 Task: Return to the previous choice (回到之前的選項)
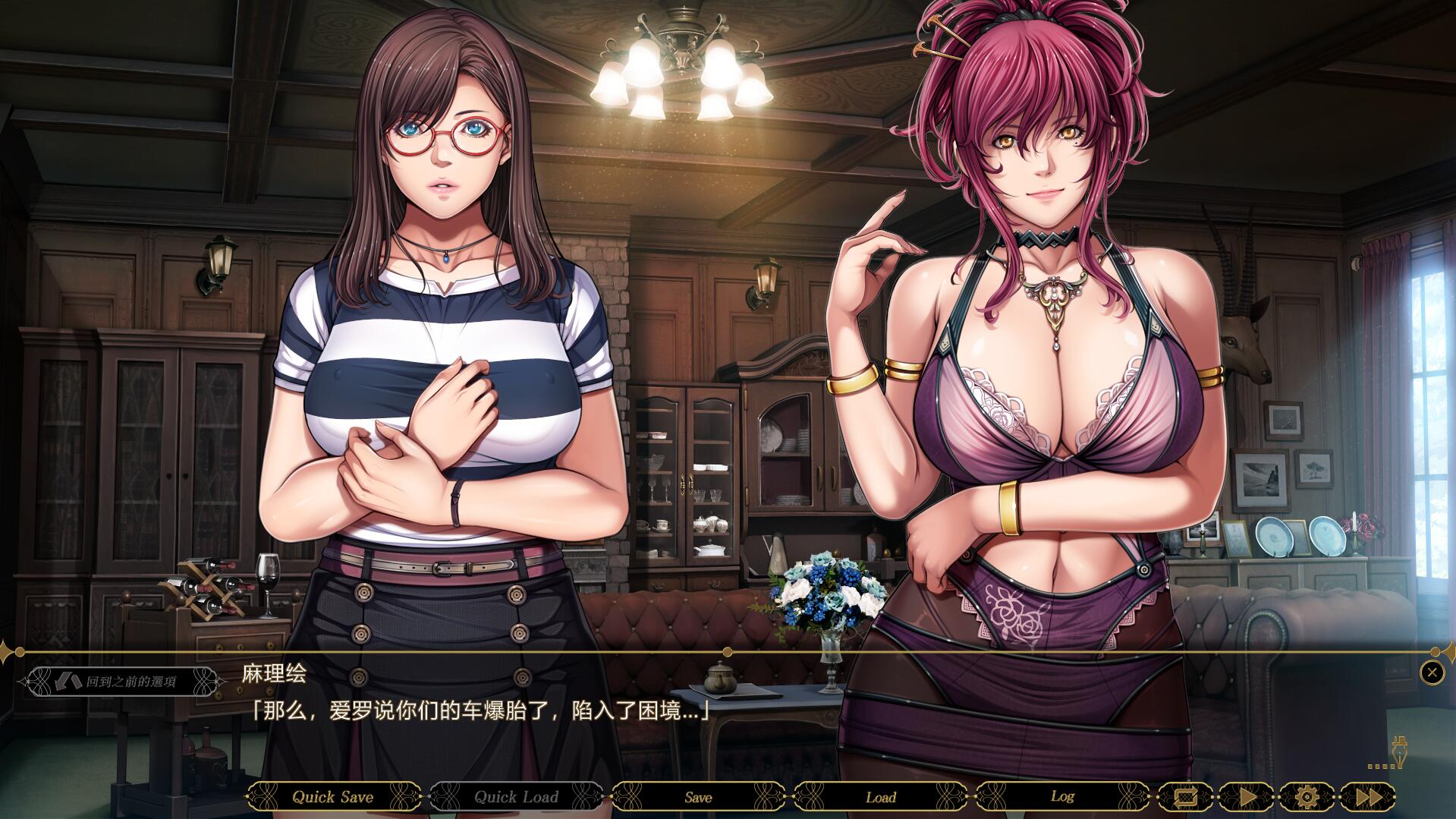click(x=121, y=682)
